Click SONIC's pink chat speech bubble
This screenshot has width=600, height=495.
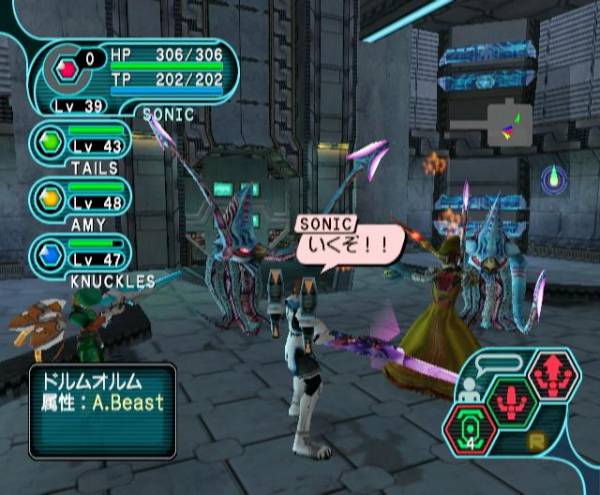(x=348, y=238)
